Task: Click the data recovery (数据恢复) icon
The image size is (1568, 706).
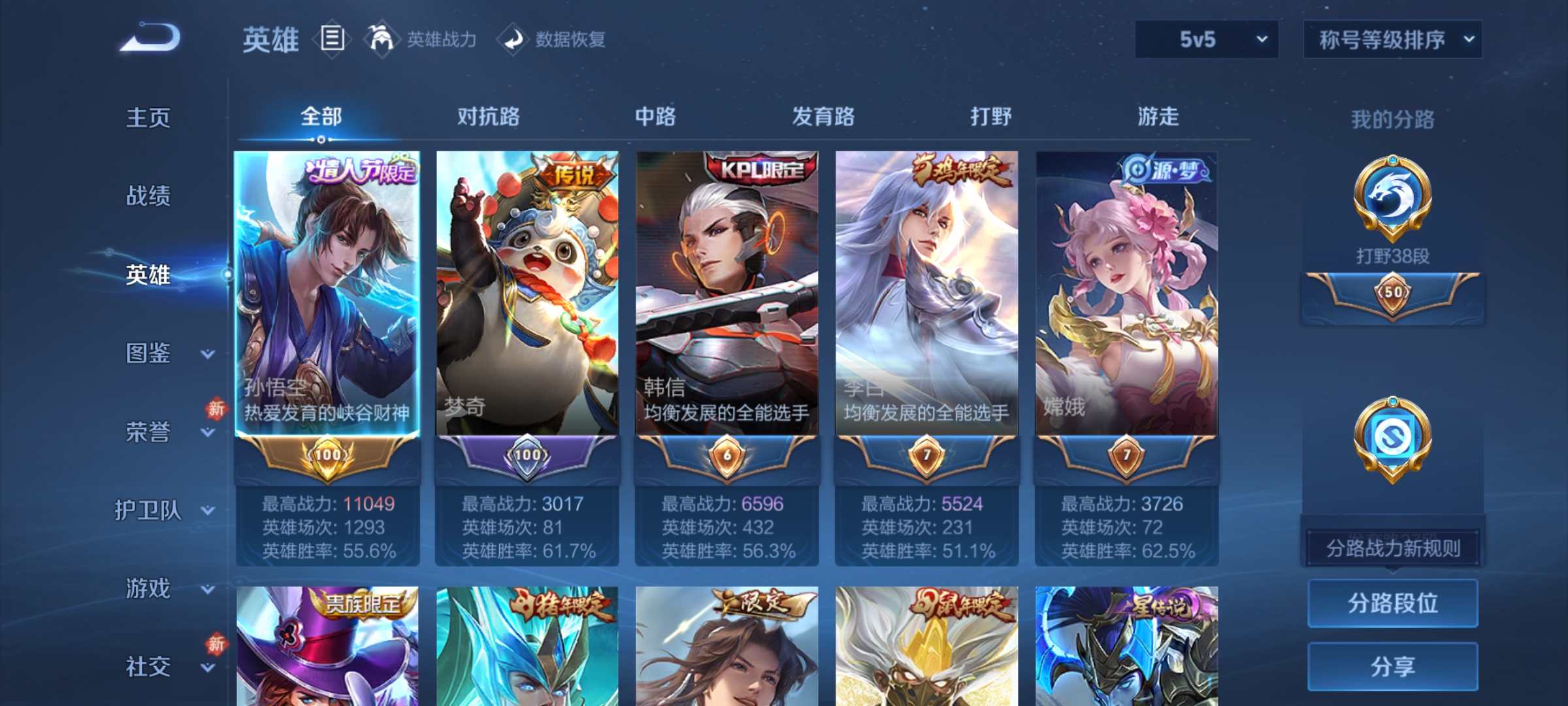Action: point(514,39)
